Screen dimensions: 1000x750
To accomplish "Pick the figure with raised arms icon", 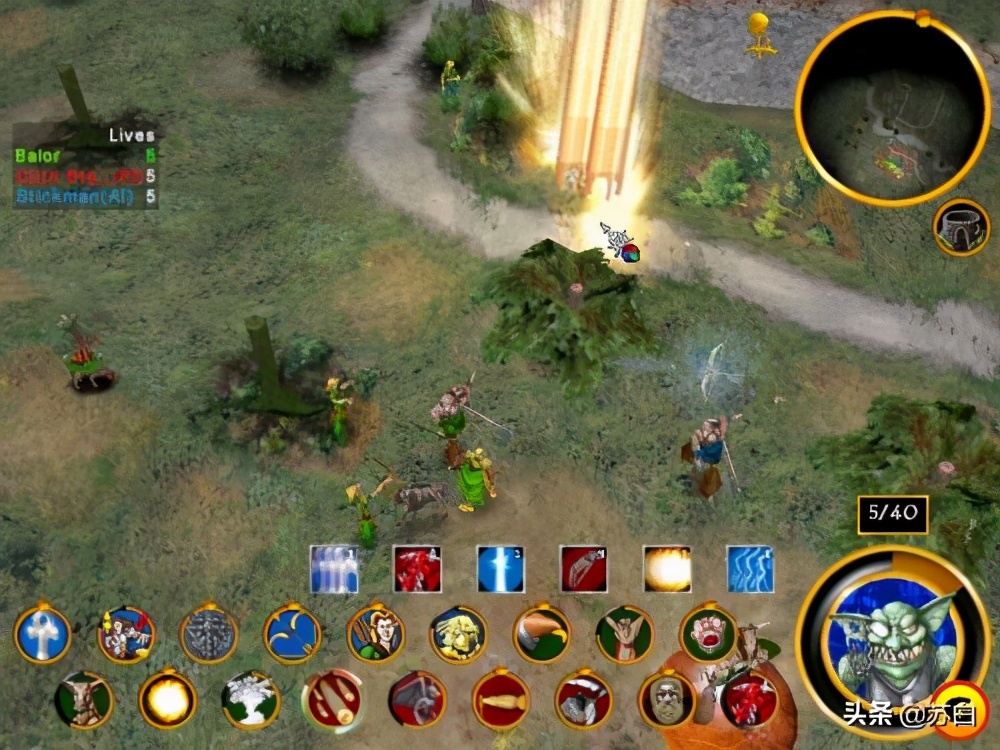I will (x=625, y=634).
